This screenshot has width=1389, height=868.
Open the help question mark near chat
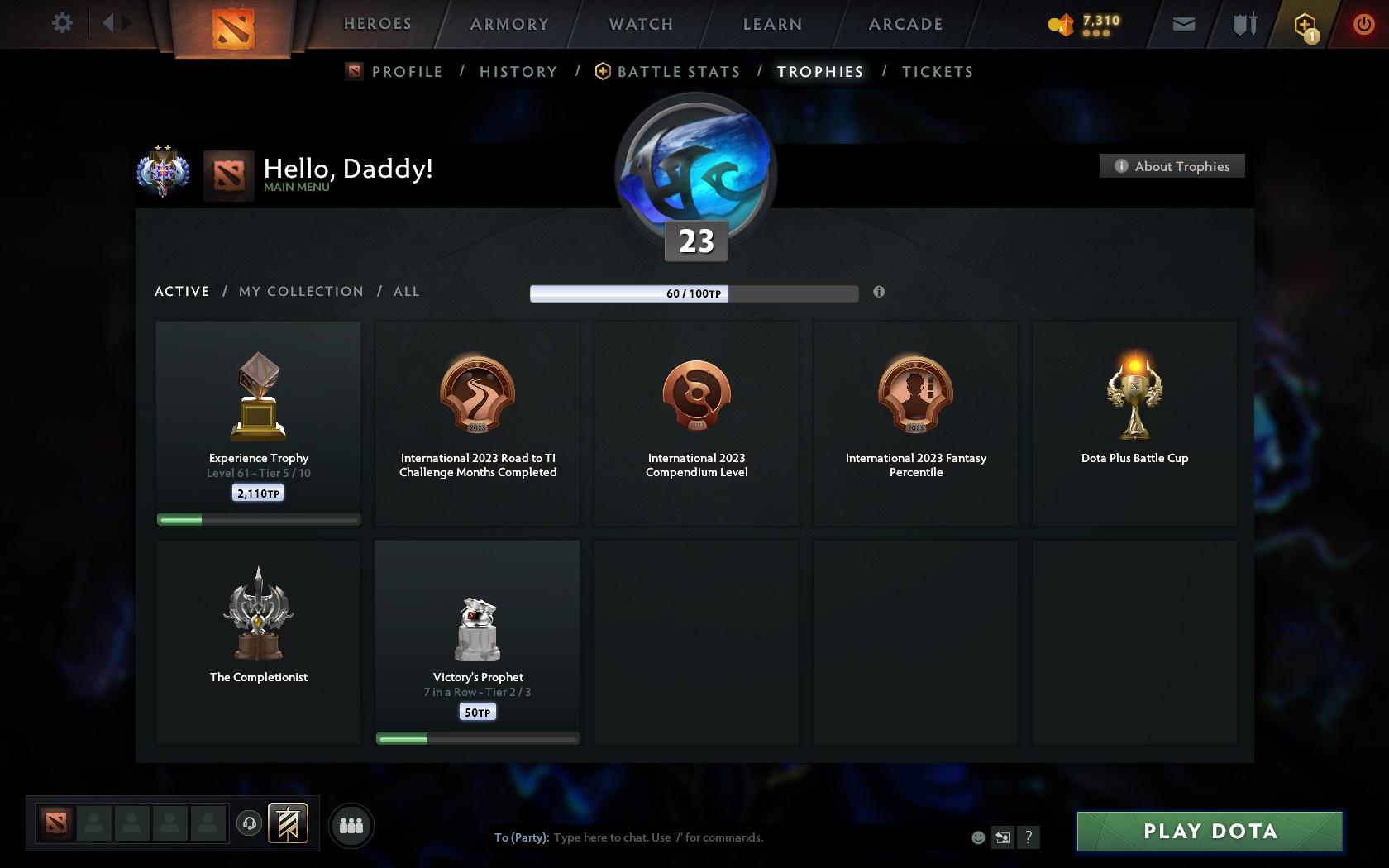1028,837
